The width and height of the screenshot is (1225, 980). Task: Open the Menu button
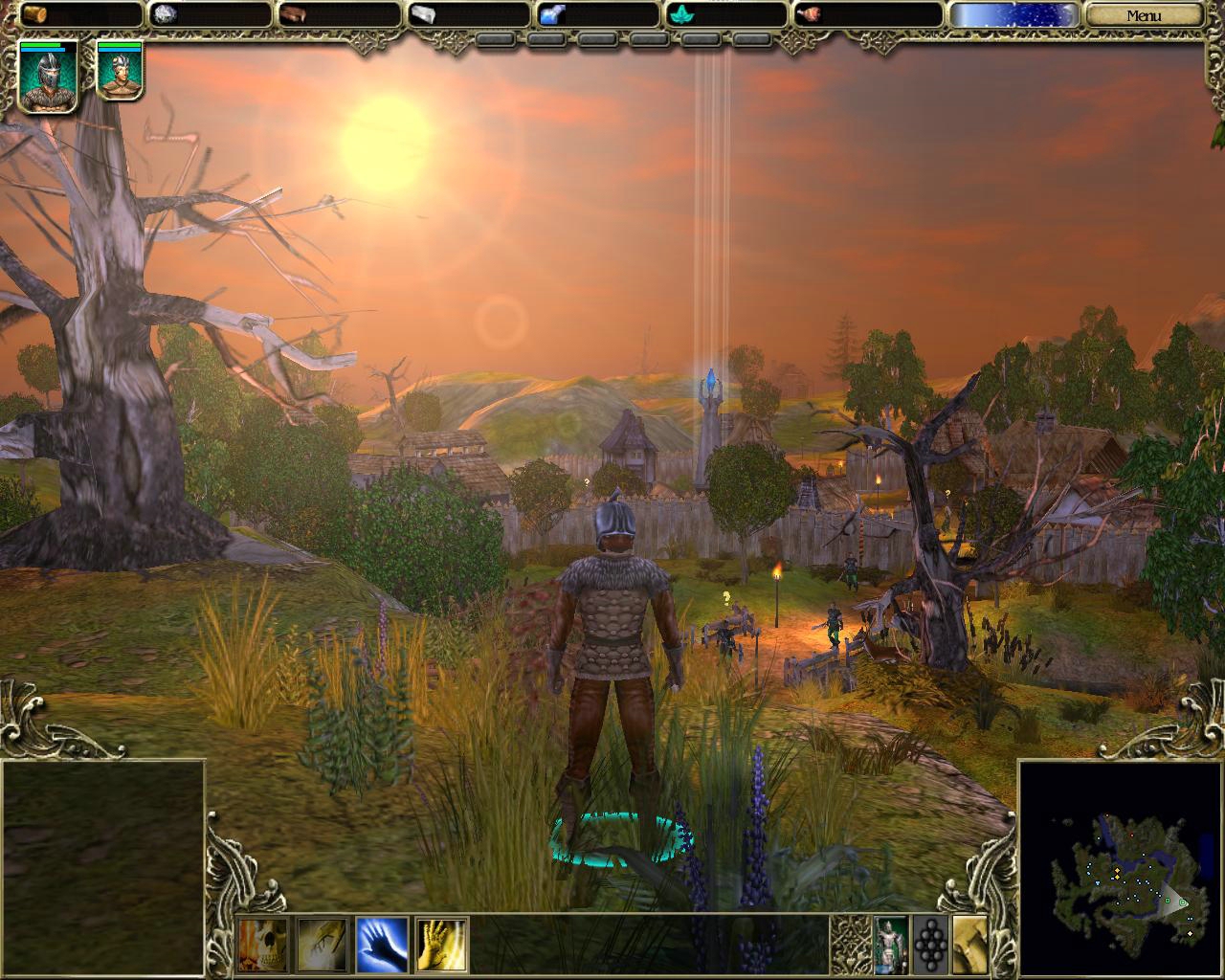click(x=1144, y=15)
